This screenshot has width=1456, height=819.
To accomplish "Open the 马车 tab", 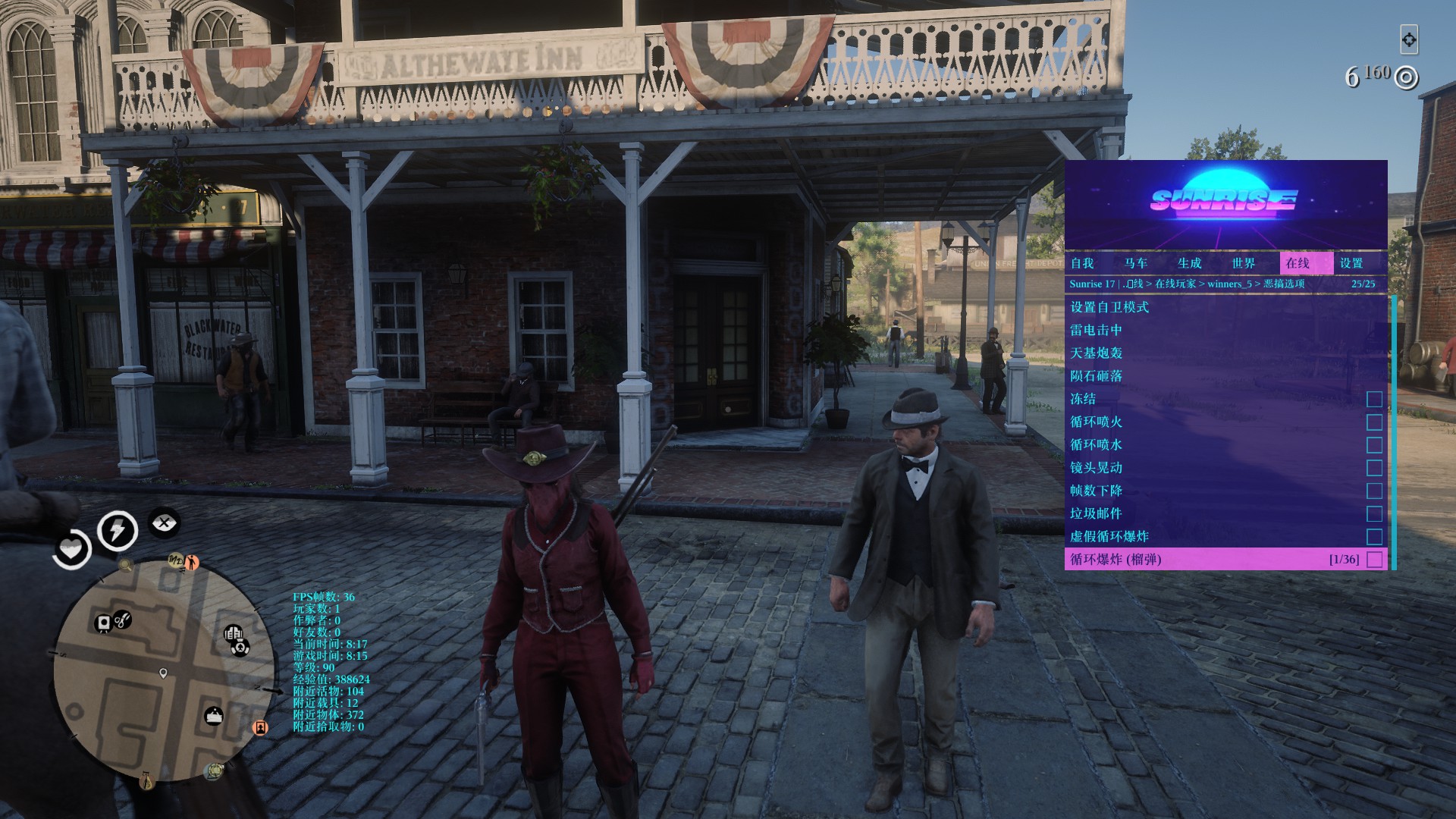I will click(x=1136, y=263).
